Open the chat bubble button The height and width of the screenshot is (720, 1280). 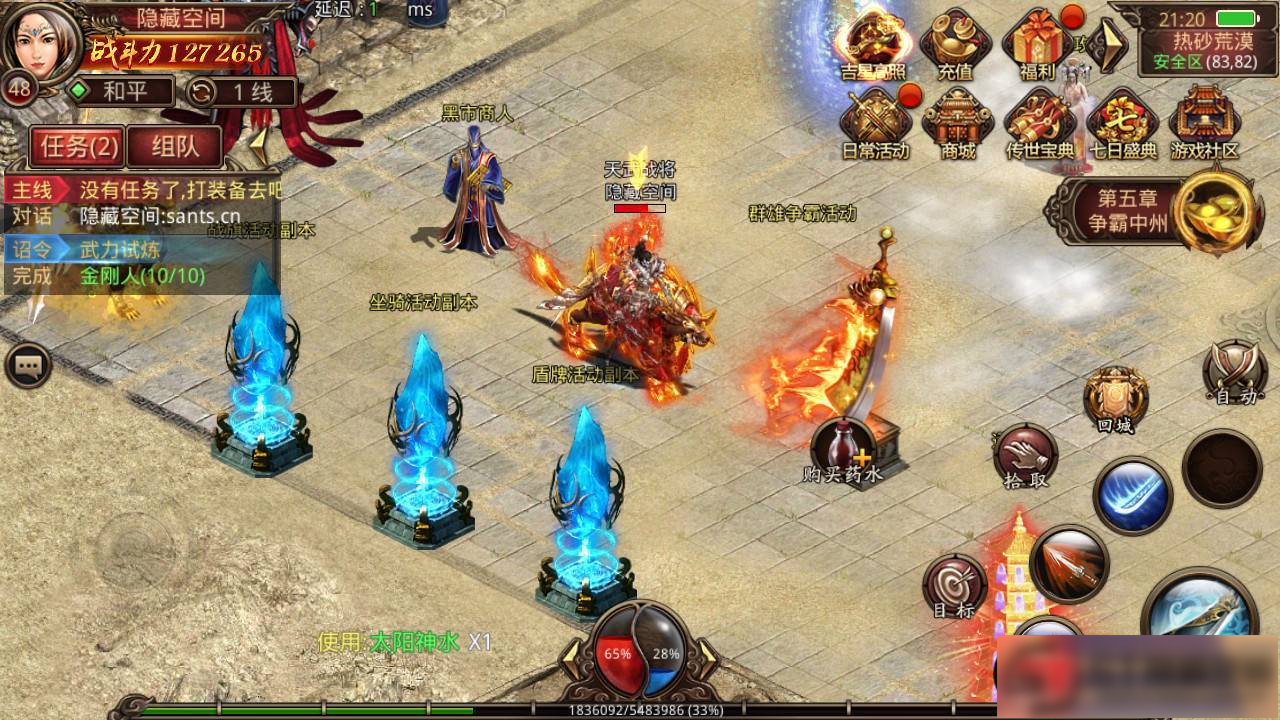coord(27,367)
